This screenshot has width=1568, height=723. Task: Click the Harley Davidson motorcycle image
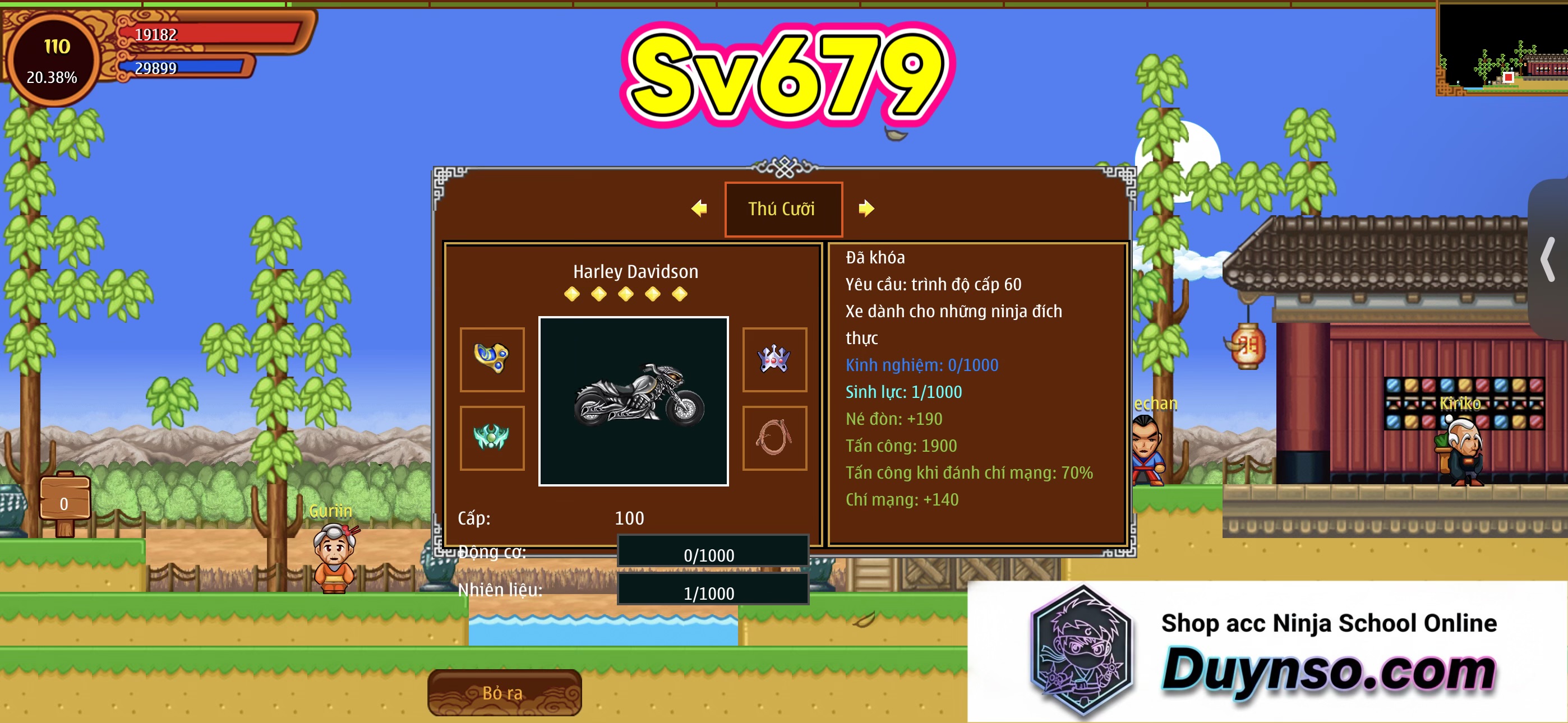point(633,401)
